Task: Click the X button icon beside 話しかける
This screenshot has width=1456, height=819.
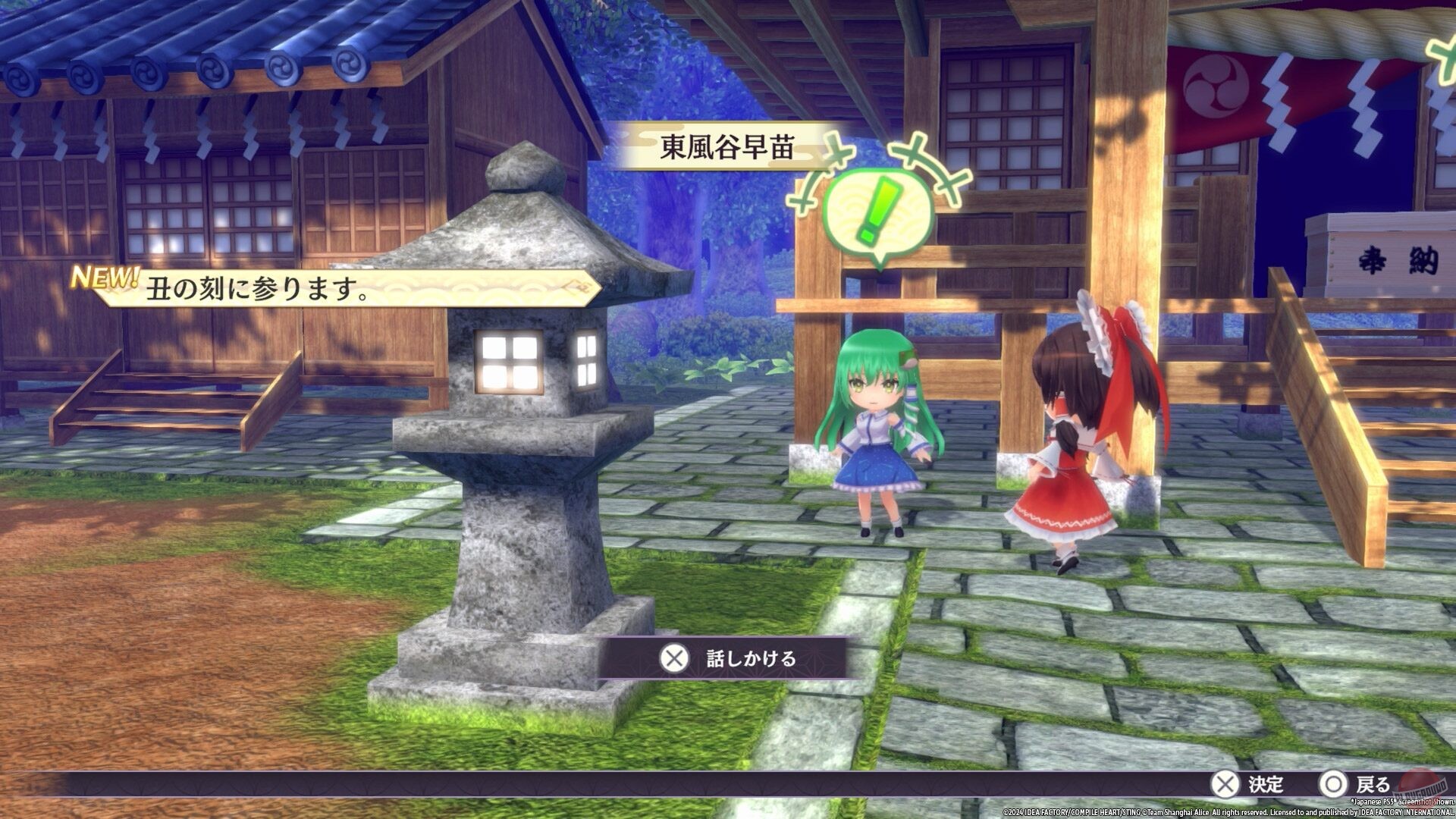Action: [674, 660]
